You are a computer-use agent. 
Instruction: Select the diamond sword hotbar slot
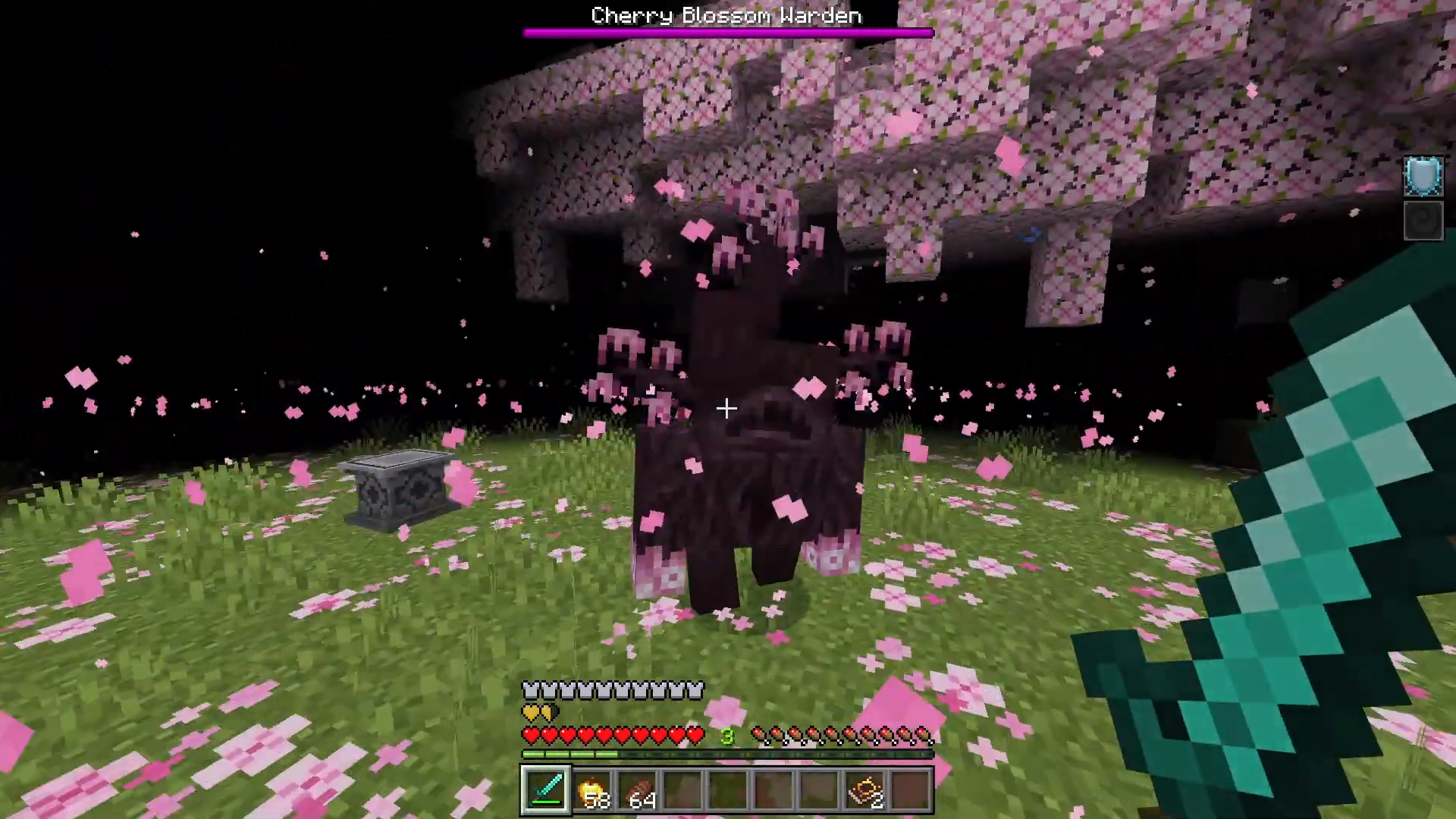click(x=545, y=789)
